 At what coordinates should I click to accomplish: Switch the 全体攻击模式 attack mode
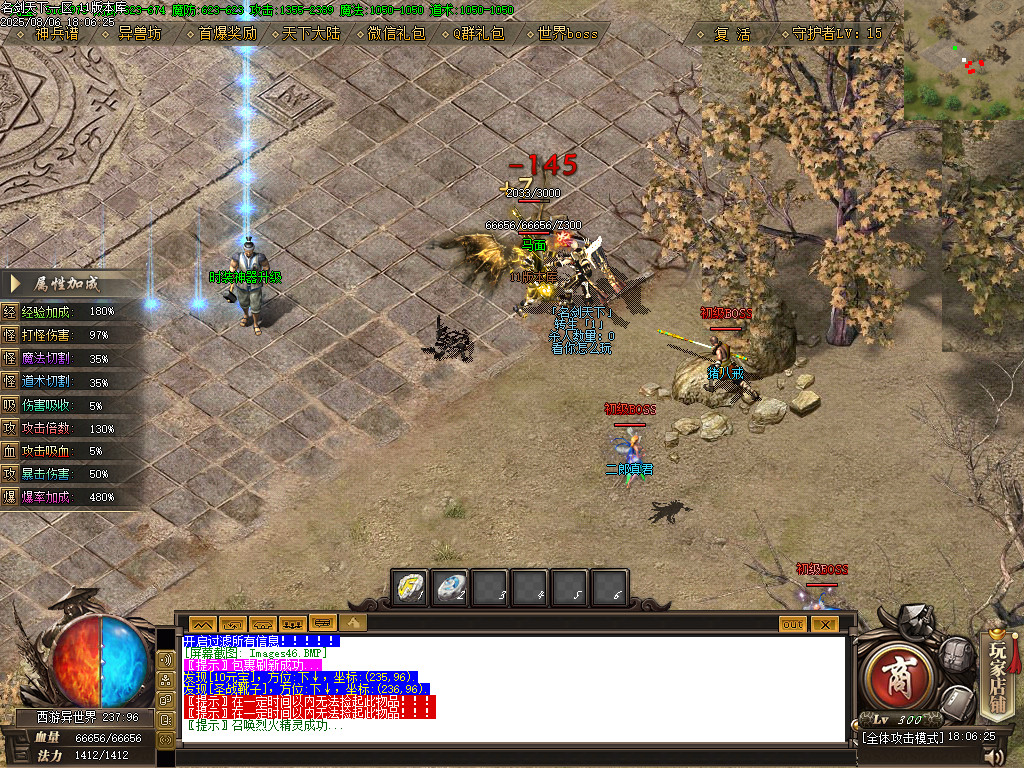902,737
